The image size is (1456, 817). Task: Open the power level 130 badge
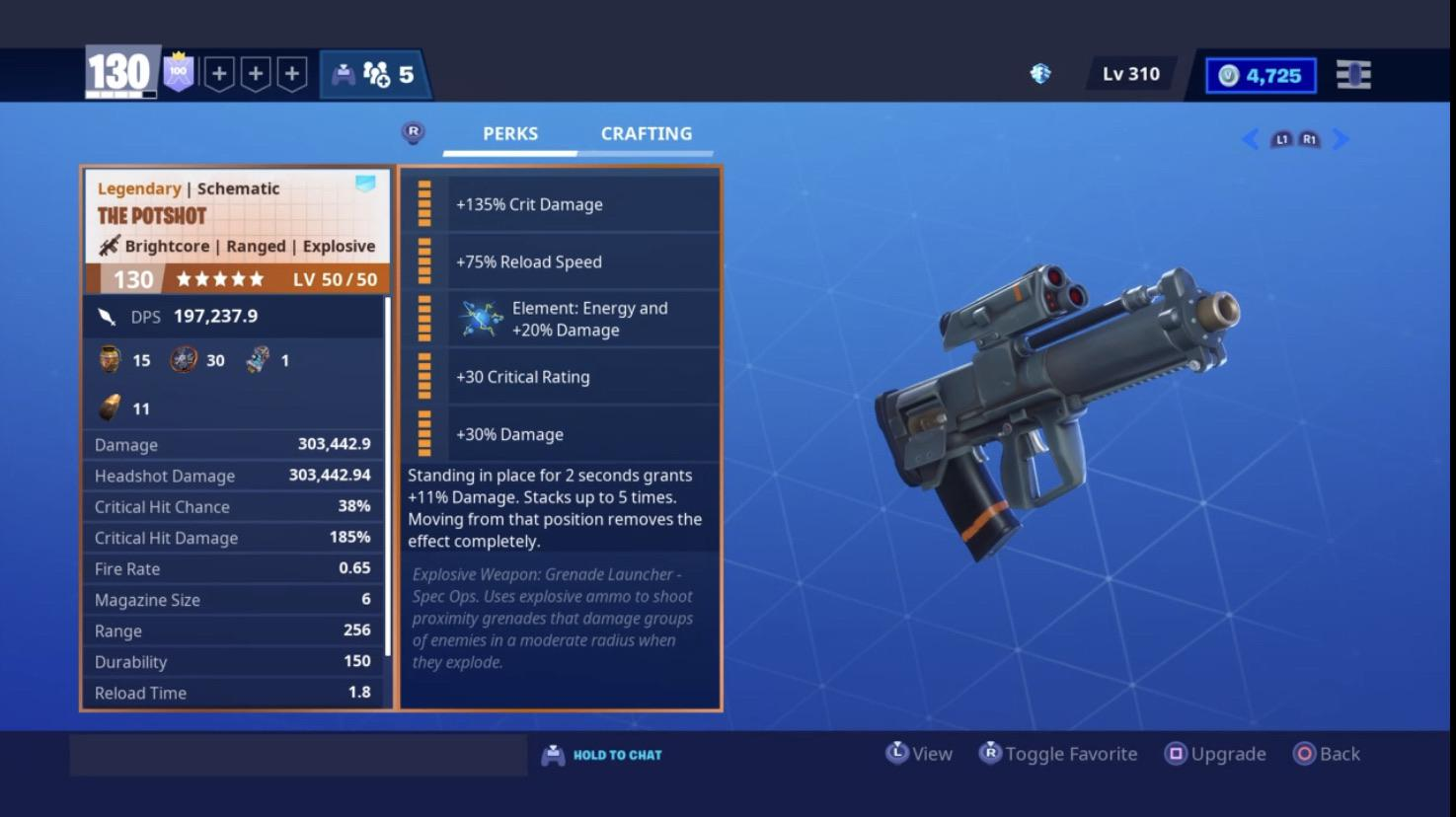point(120,72)
